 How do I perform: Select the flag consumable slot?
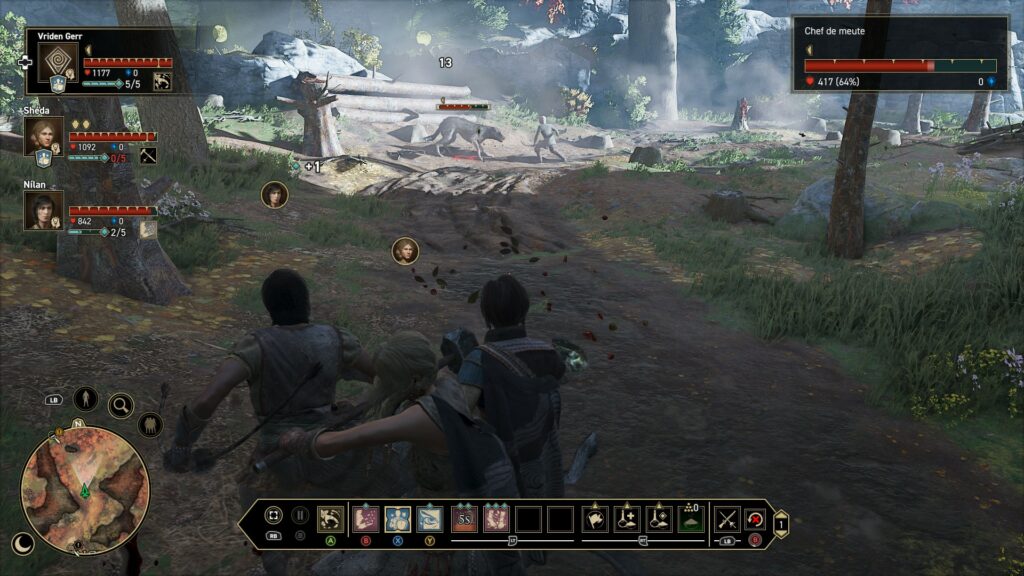[x=595, y=518]
